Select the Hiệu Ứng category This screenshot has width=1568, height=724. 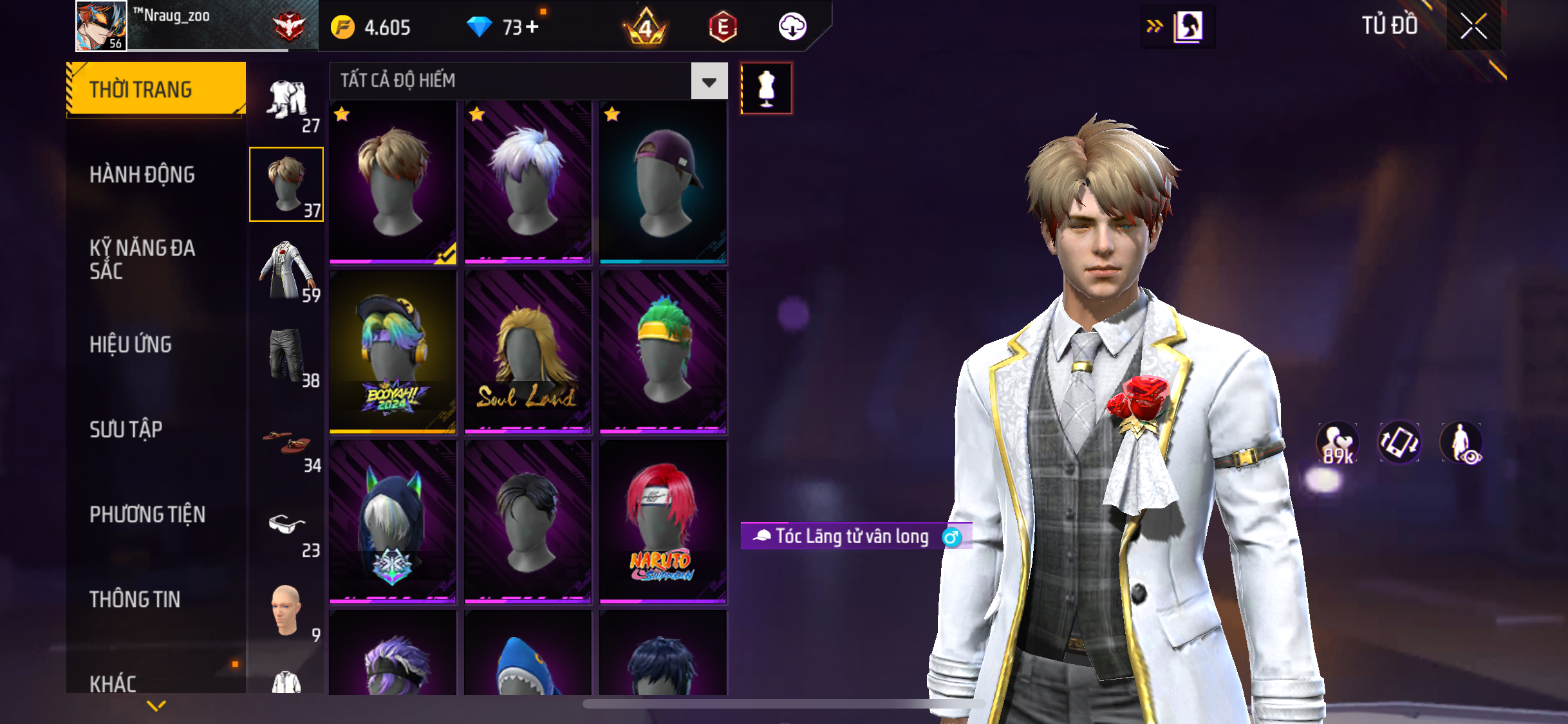131,344
